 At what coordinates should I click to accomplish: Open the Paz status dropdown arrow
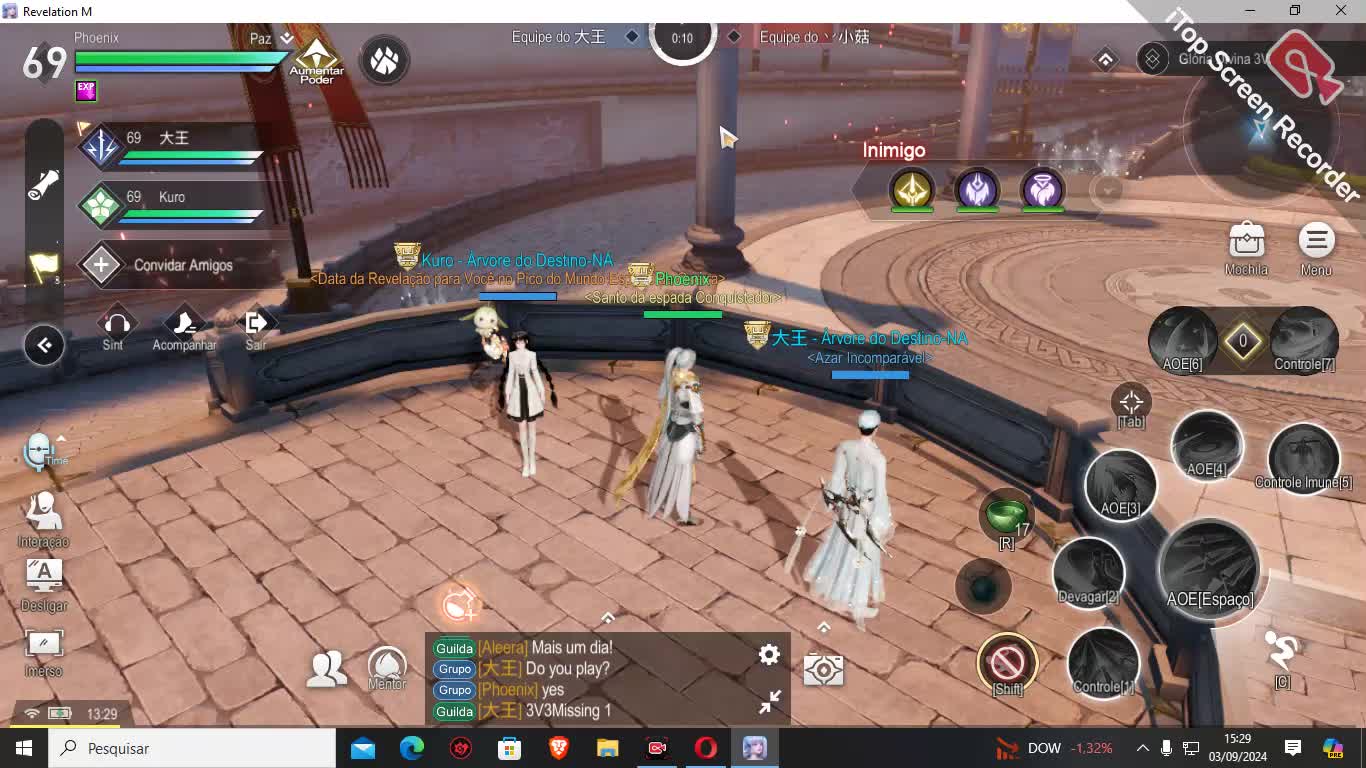point(289,37)
